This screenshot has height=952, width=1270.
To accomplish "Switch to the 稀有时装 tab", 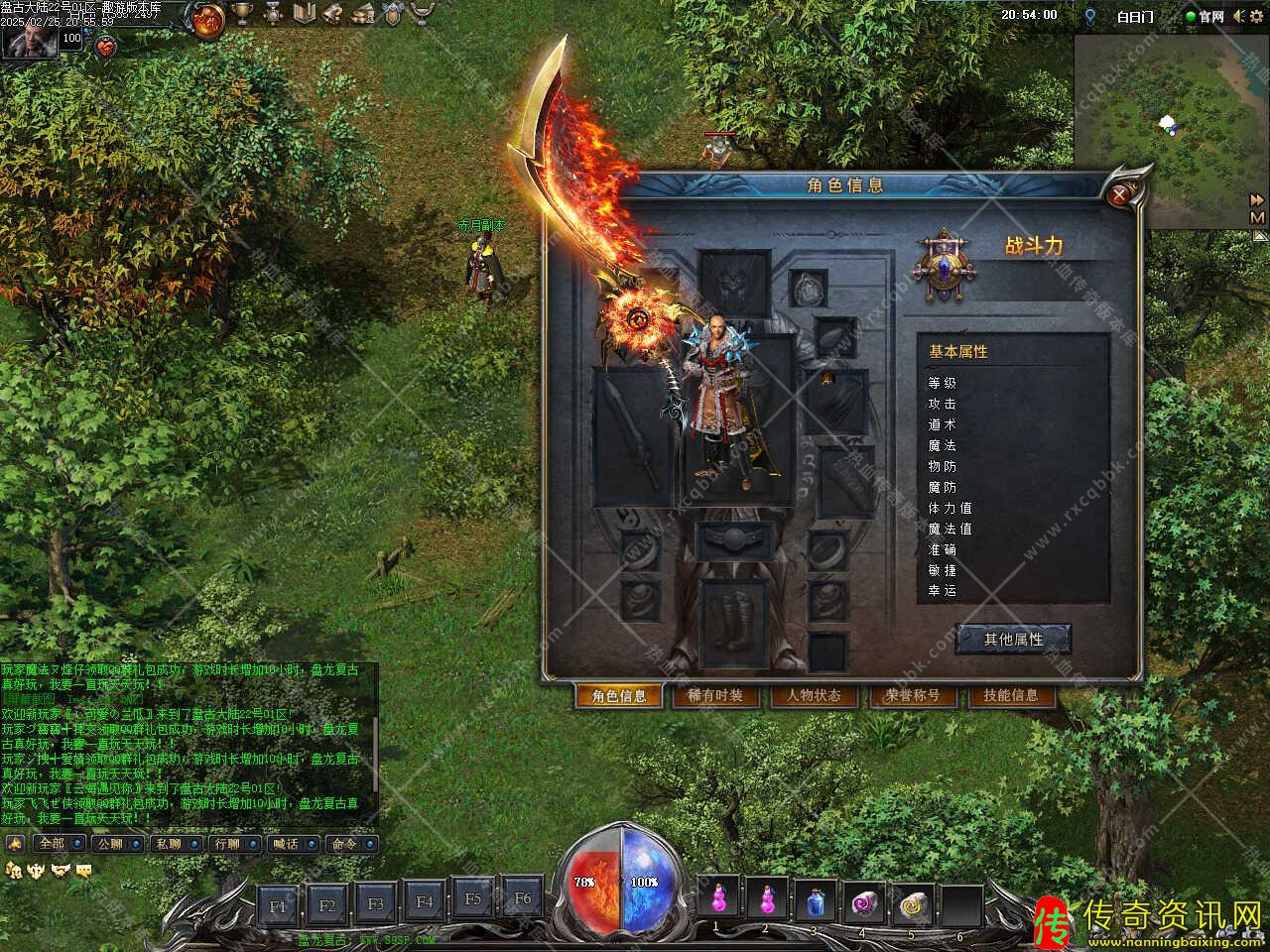I will [x=714, y=695].
